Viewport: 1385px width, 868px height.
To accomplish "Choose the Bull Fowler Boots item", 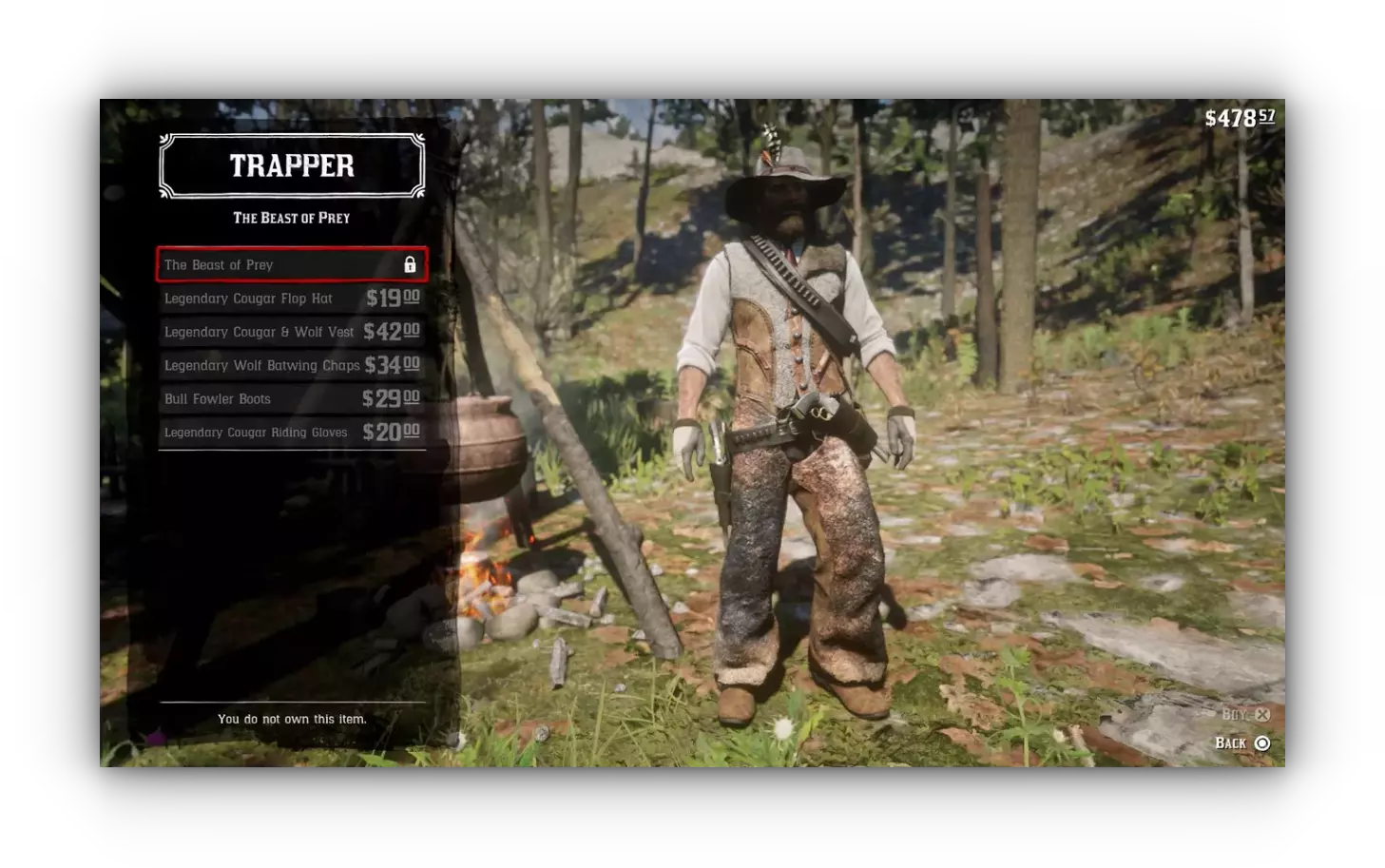I will 291,399.
